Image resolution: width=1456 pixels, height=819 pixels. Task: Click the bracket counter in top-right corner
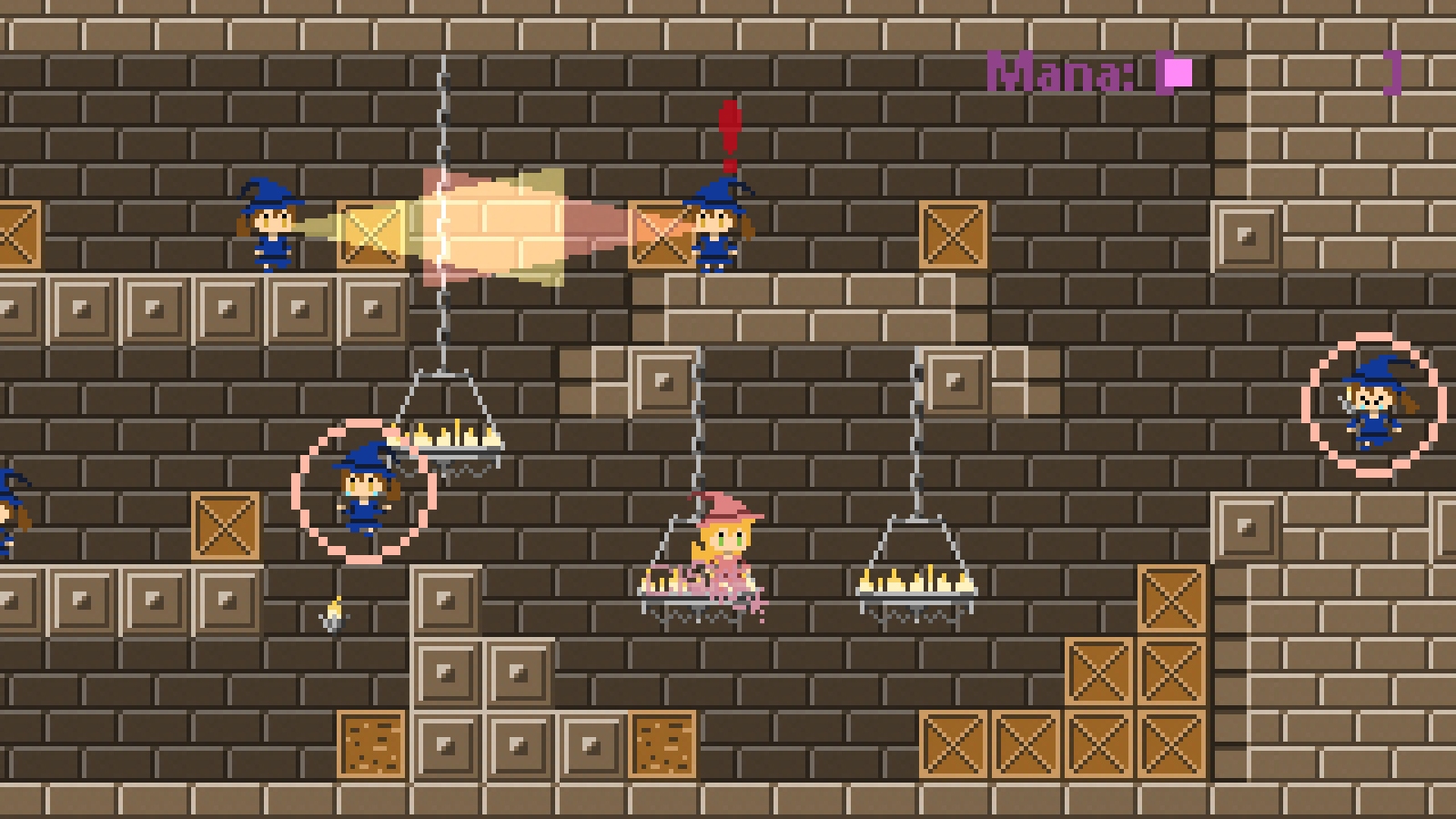click(x=1392, y=73)
